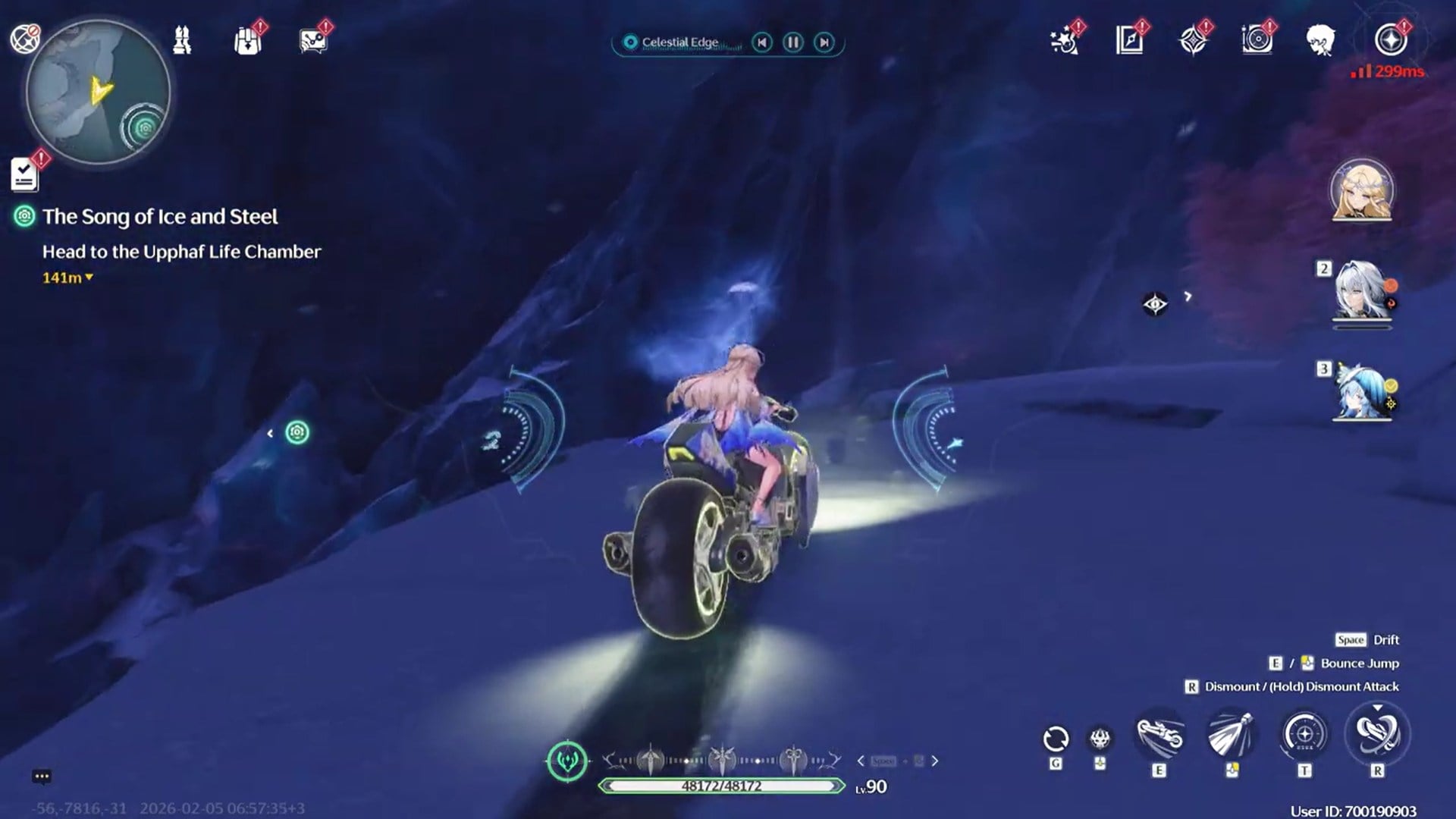Open the Guidebook compass icon
This screenshot has height=819, width=1456.
pyautogui.click(x=1129, y=42)
